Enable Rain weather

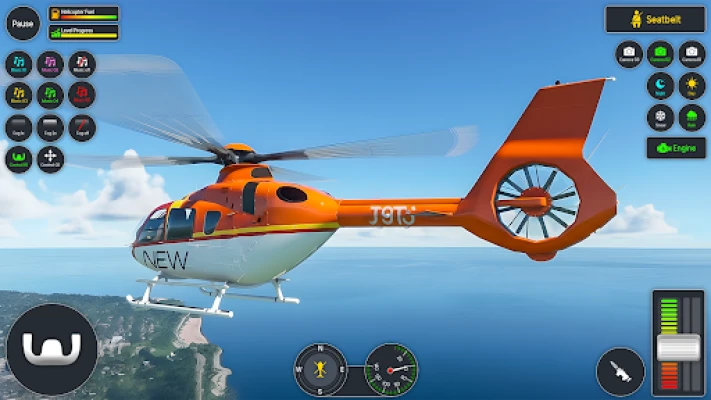[x=692, y=117]
